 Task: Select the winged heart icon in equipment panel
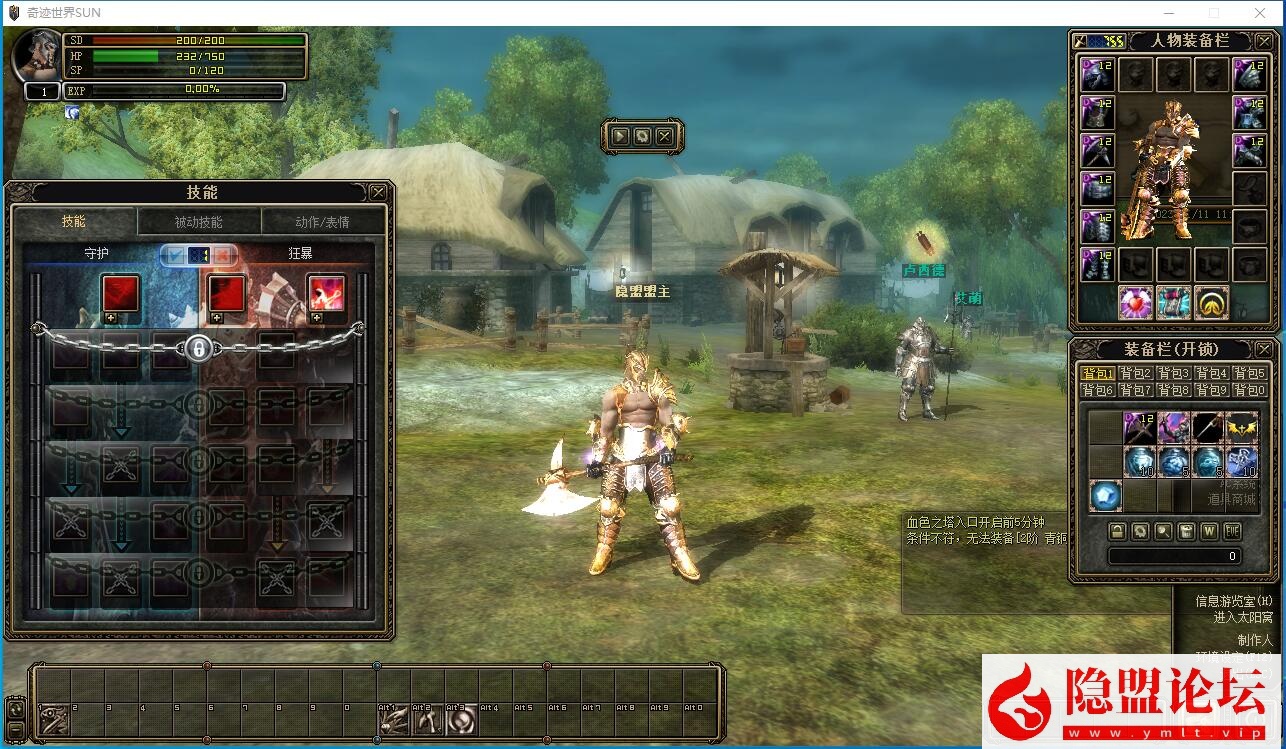coord(1136,302)
